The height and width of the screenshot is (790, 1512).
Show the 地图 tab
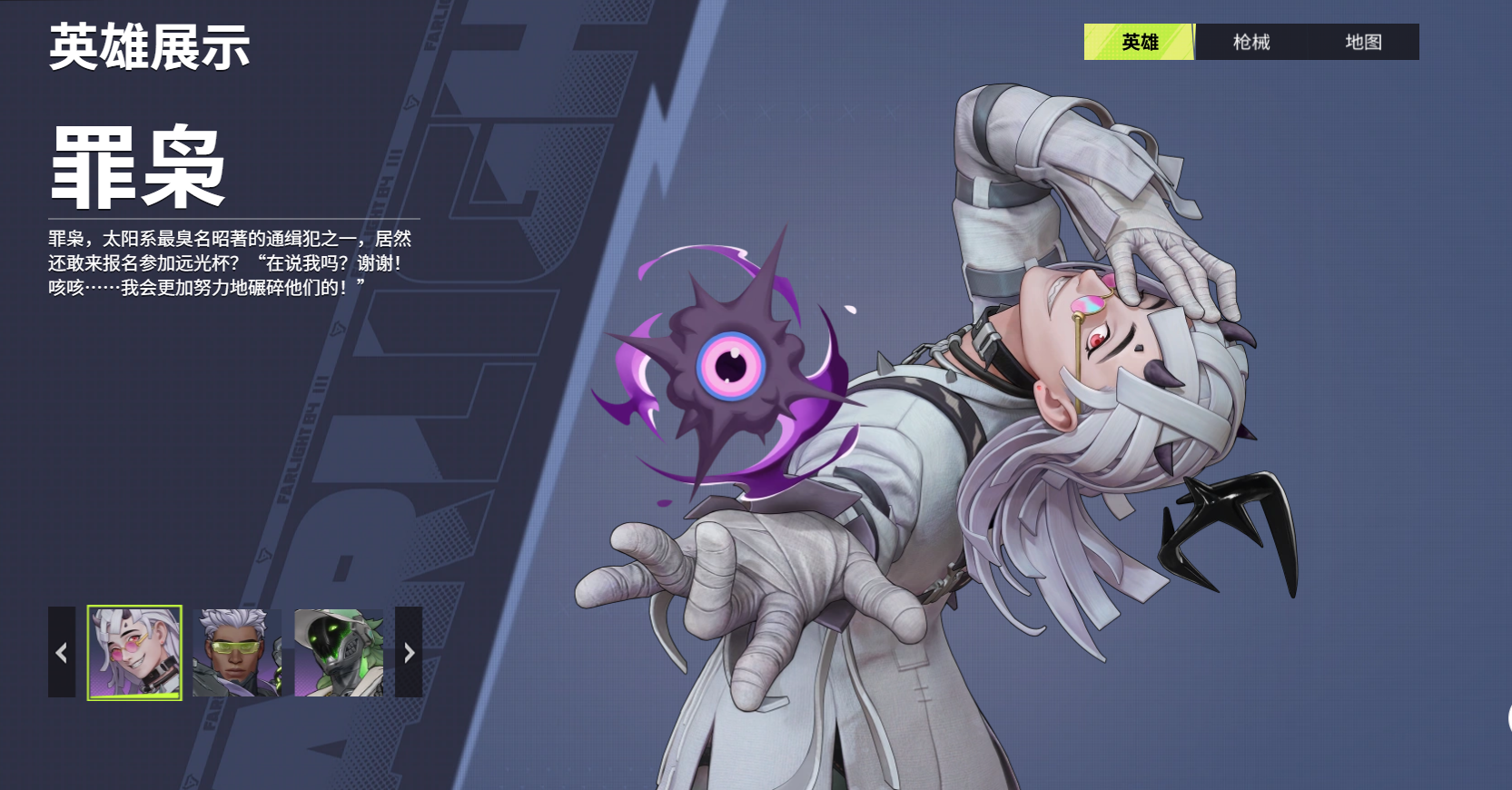click(x=1362, y=42)
